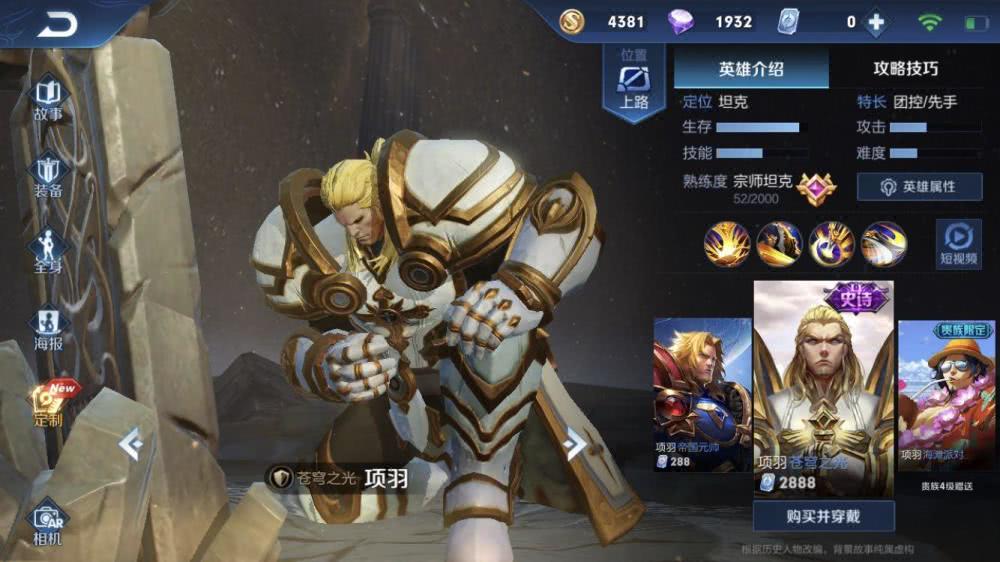Select the 苍穹之光 epic skin card
Image resolution: width=1000 pixels, height=562 pixels.
click(x=823, y=385)
